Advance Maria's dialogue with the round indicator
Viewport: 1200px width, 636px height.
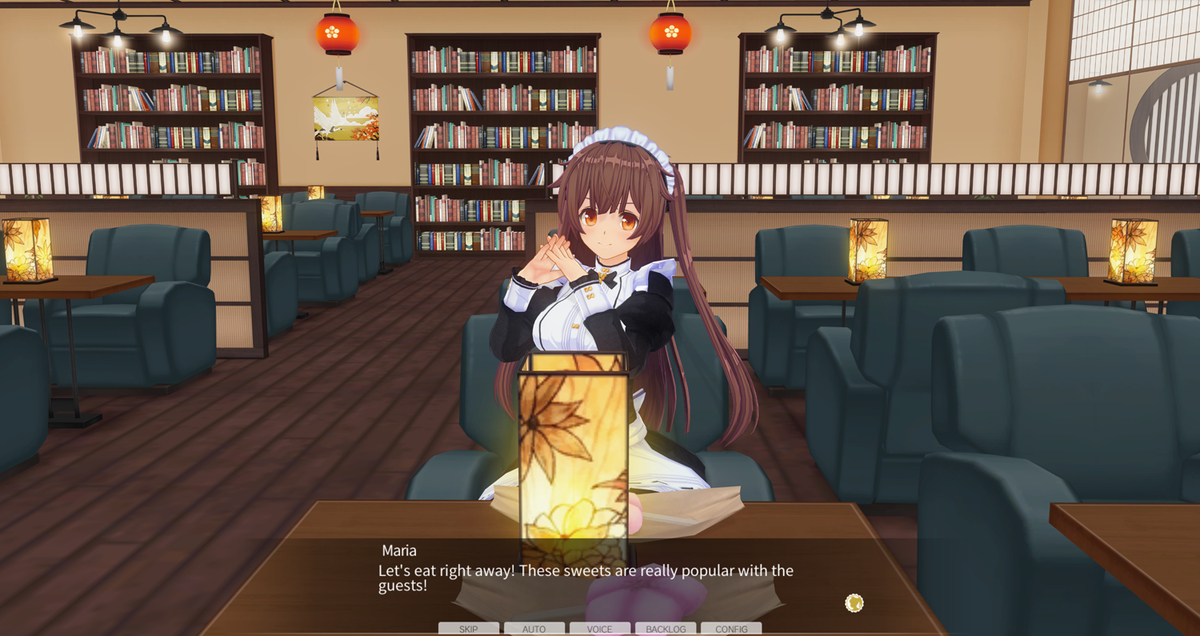(x=854, y=602)
